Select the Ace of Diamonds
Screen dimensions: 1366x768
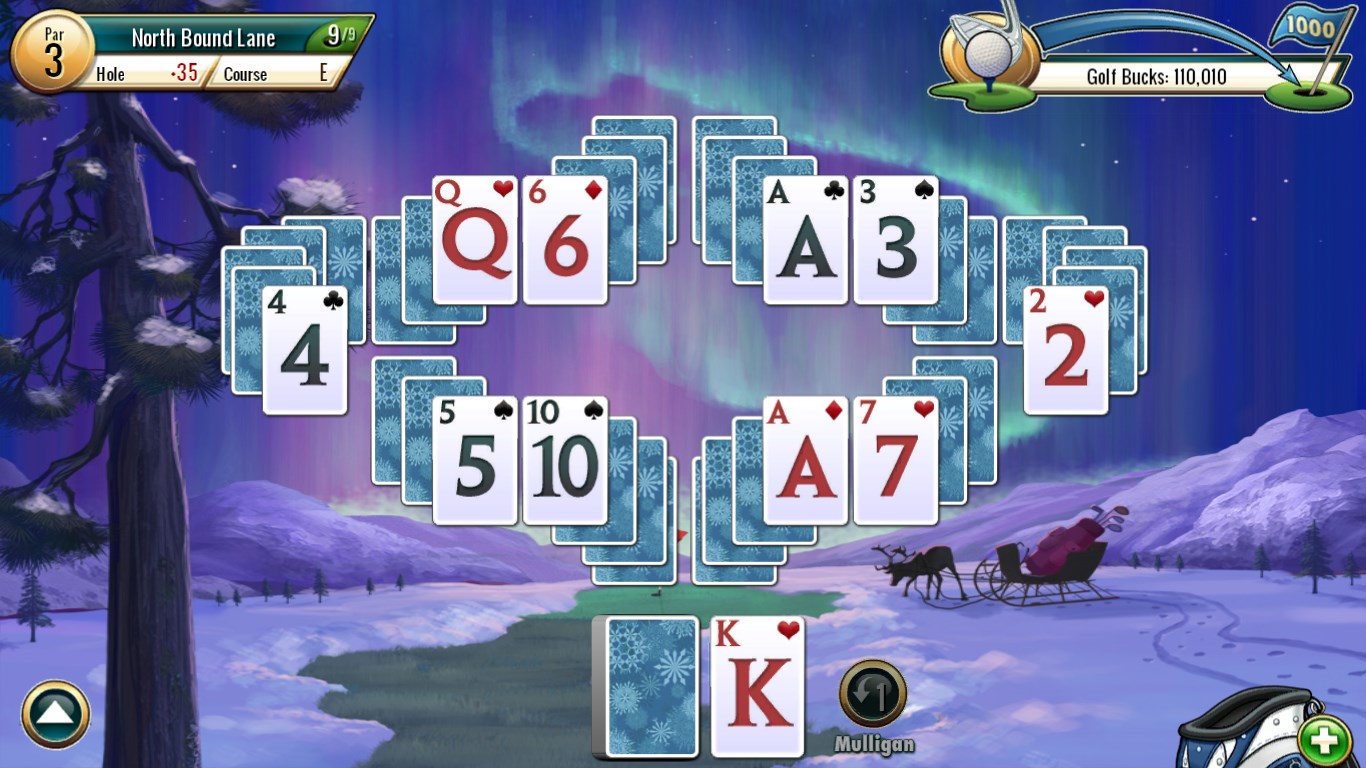pos(806,462)
